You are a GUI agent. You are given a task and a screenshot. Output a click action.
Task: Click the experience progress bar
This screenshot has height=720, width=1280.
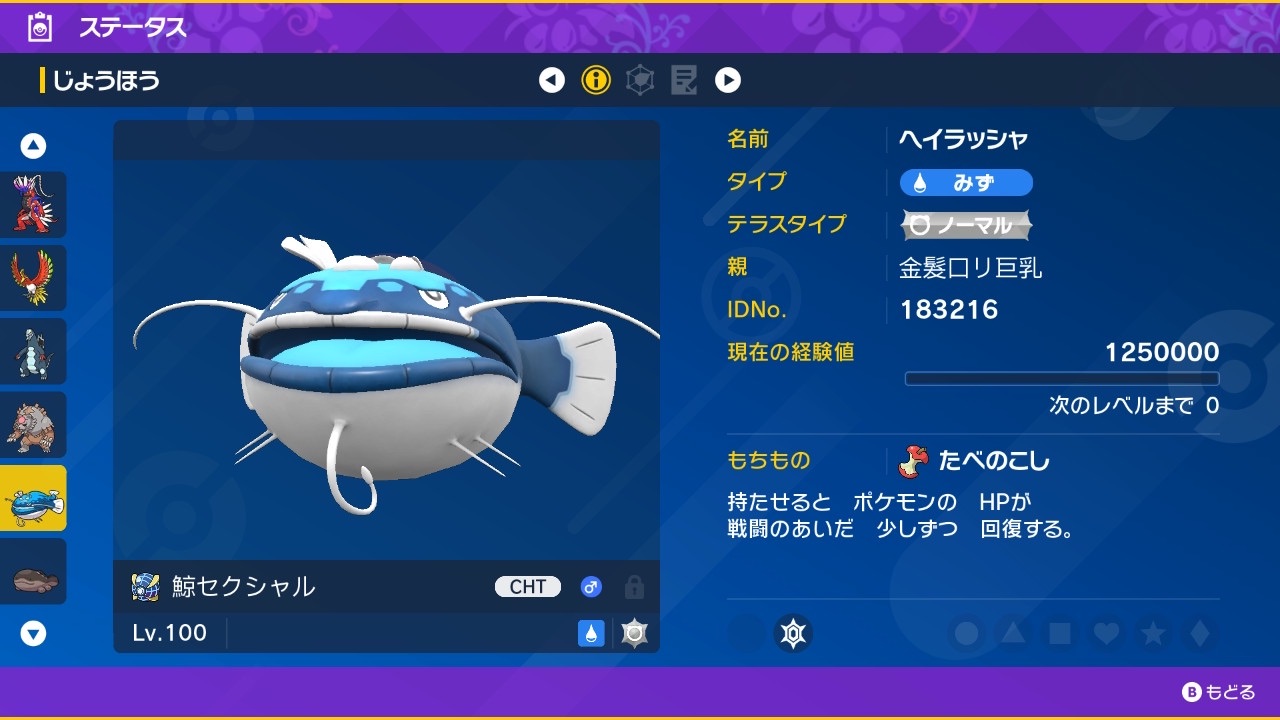pos(1061,378)
